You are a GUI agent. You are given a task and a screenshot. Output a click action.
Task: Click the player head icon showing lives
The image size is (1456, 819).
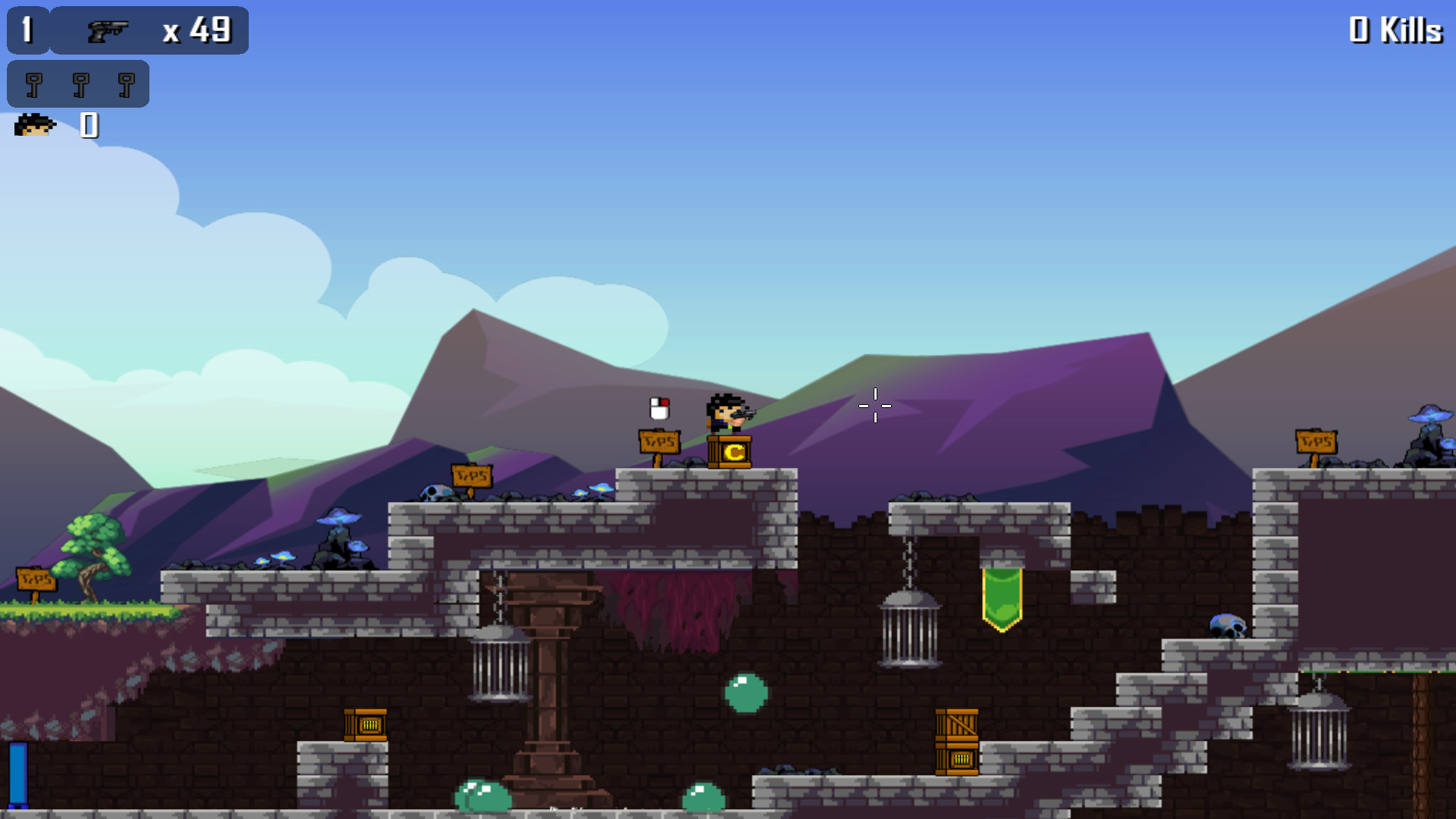(x=34, y=126)
